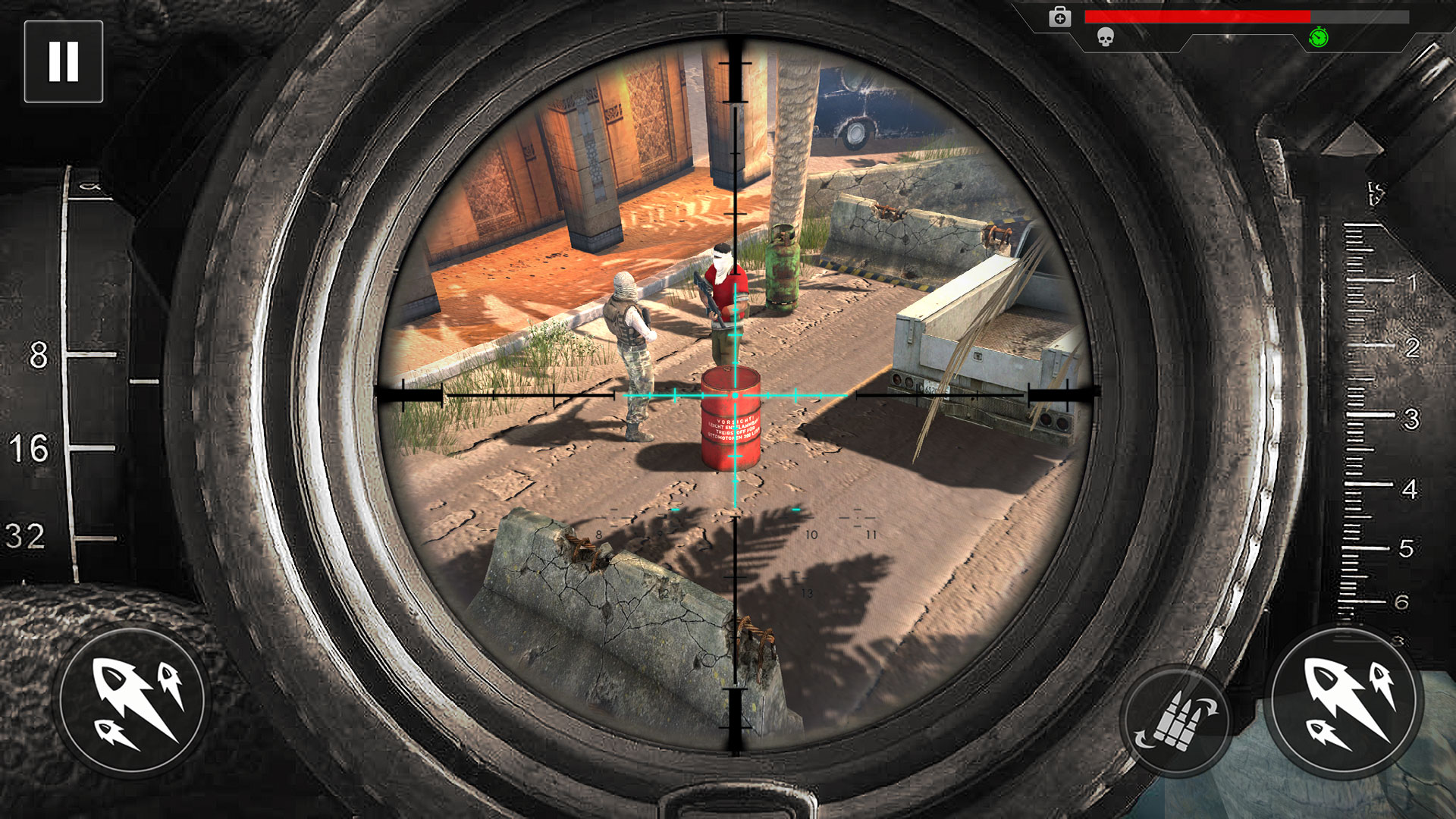The image size is (1456, 819).
Task: Select the 32x zoom marking
Action: 23,531
